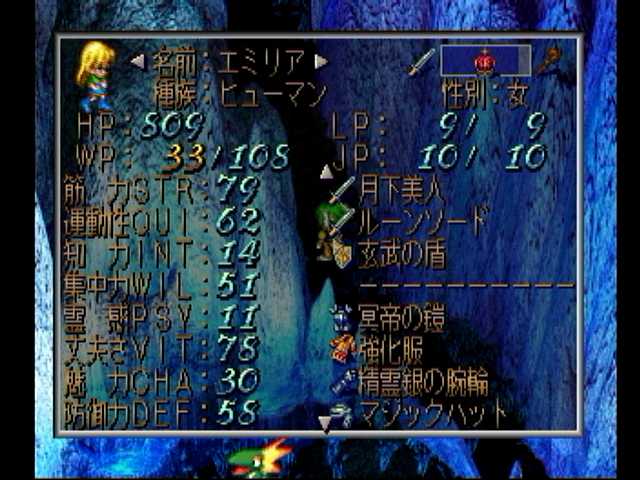Choose the ルーンソード weapon entry

(422, 218)
